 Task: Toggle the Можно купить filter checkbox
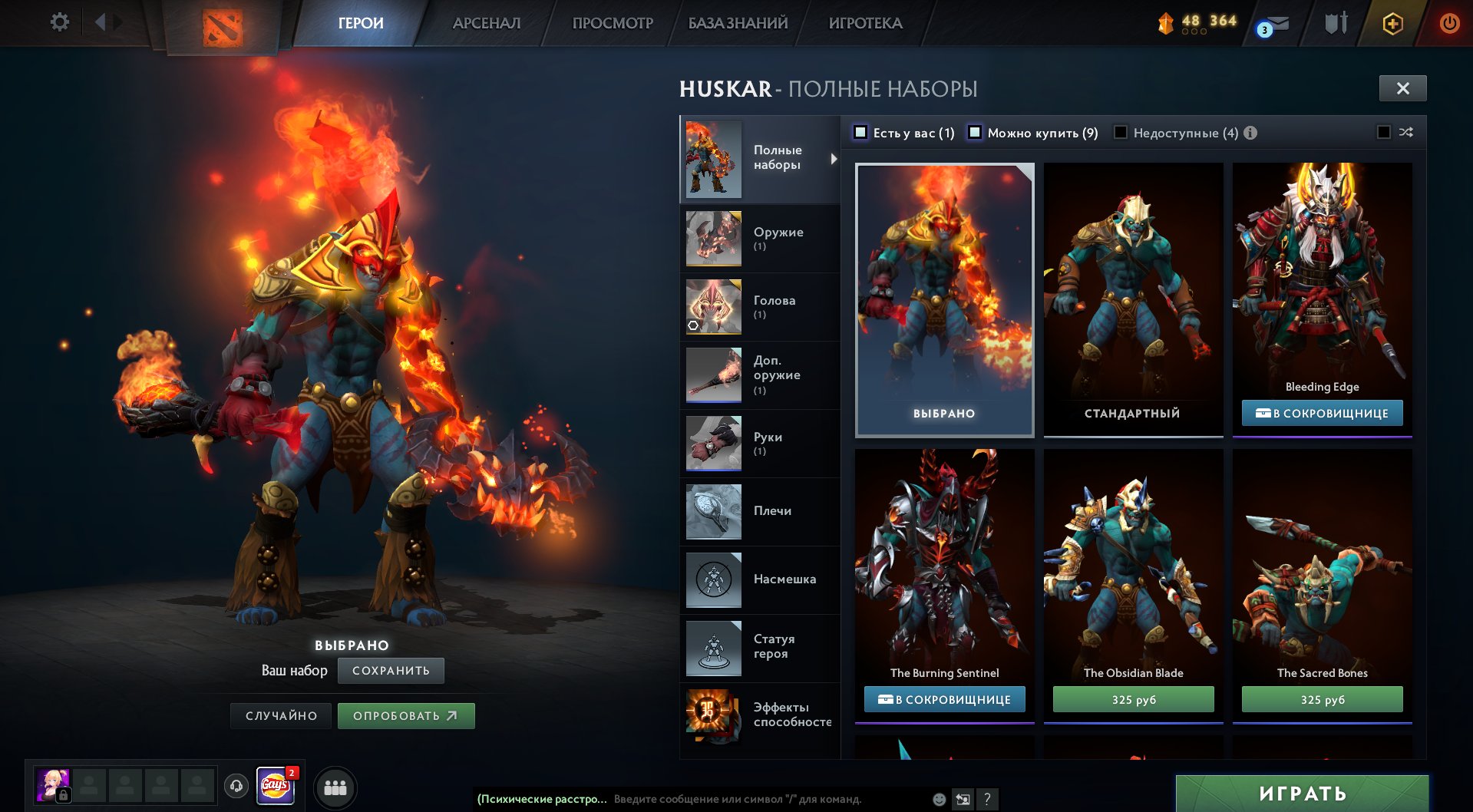975,133
